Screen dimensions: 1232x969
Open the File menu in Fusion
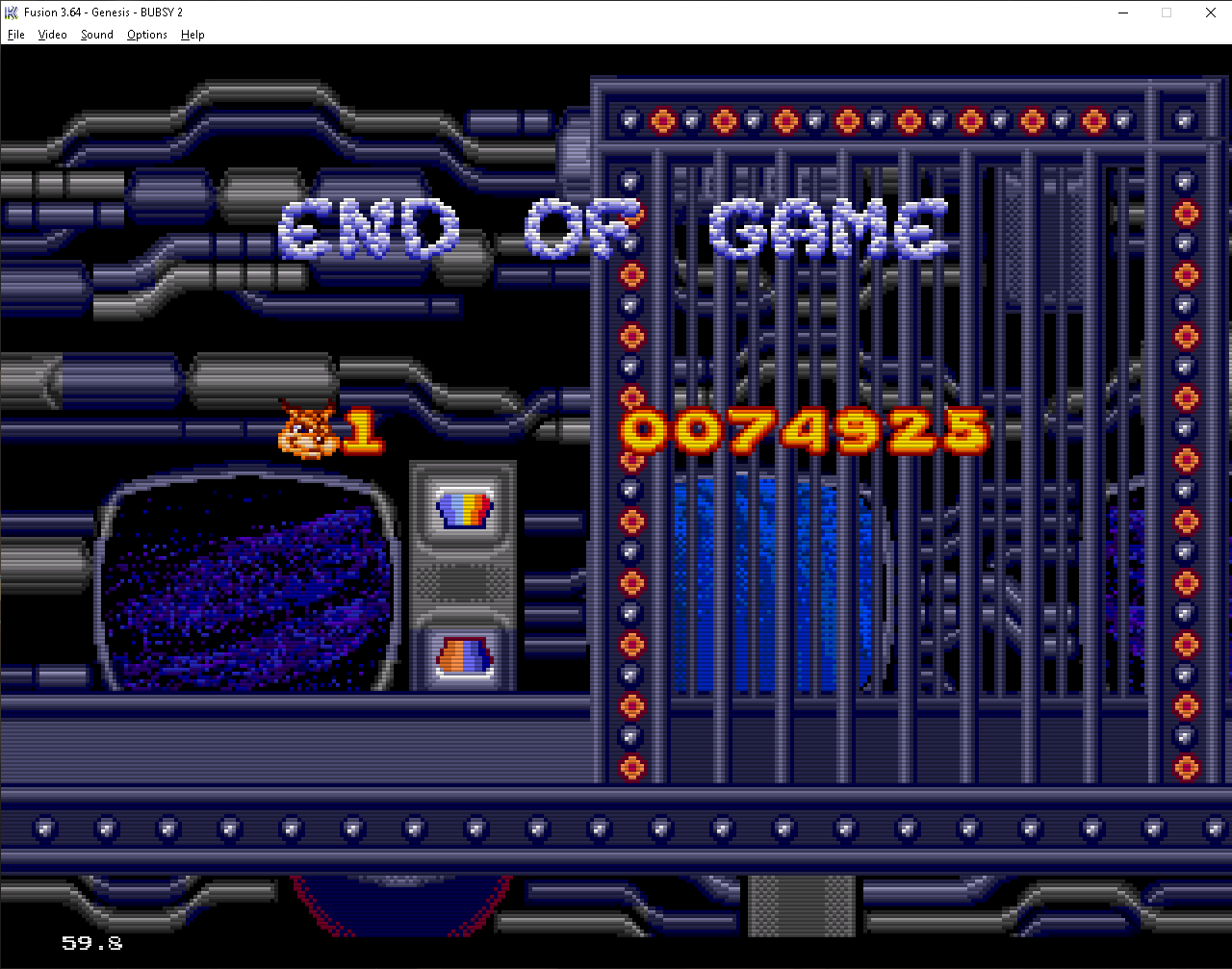[x=16, y=35]
